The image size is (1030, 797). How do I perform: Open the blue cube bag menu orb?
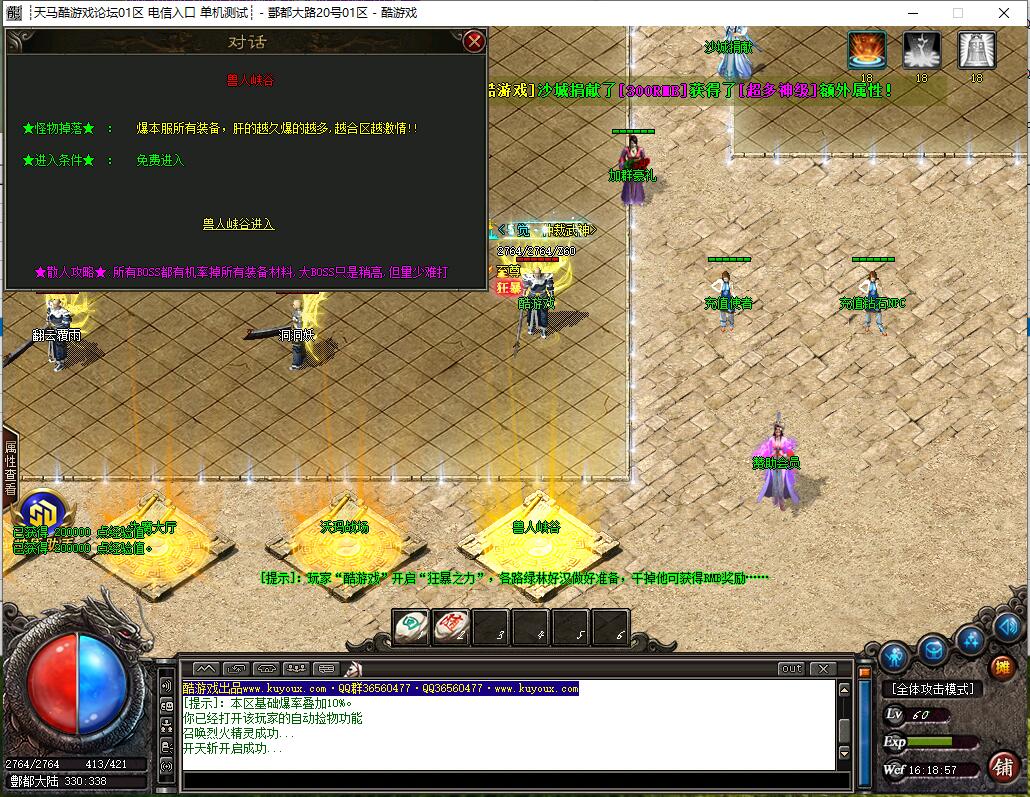click(x=933, y=649)
